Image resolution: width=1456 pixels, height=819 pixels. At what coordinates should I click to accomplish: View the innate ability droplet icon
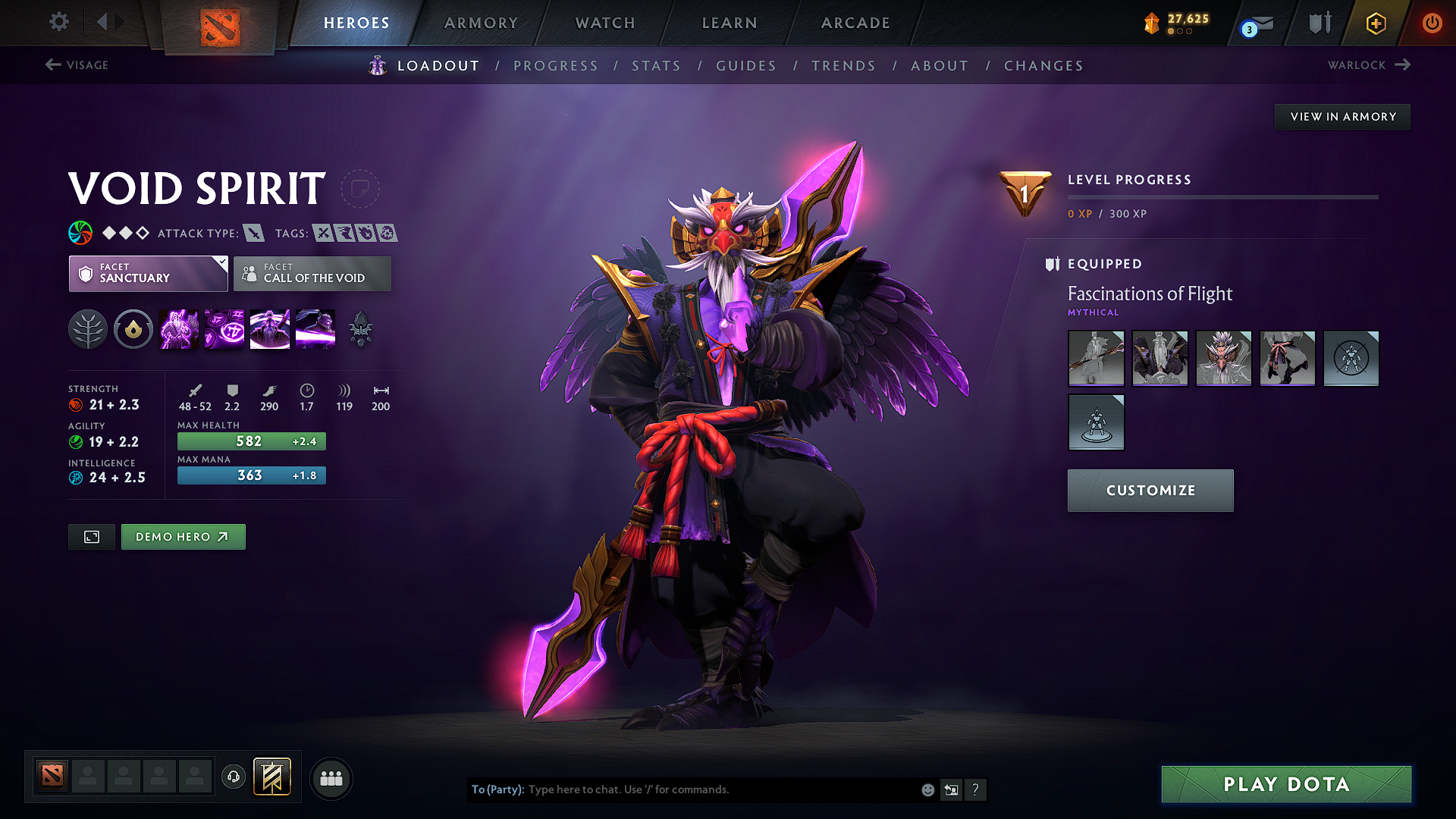pyautogui.click(x=133, y=328)
